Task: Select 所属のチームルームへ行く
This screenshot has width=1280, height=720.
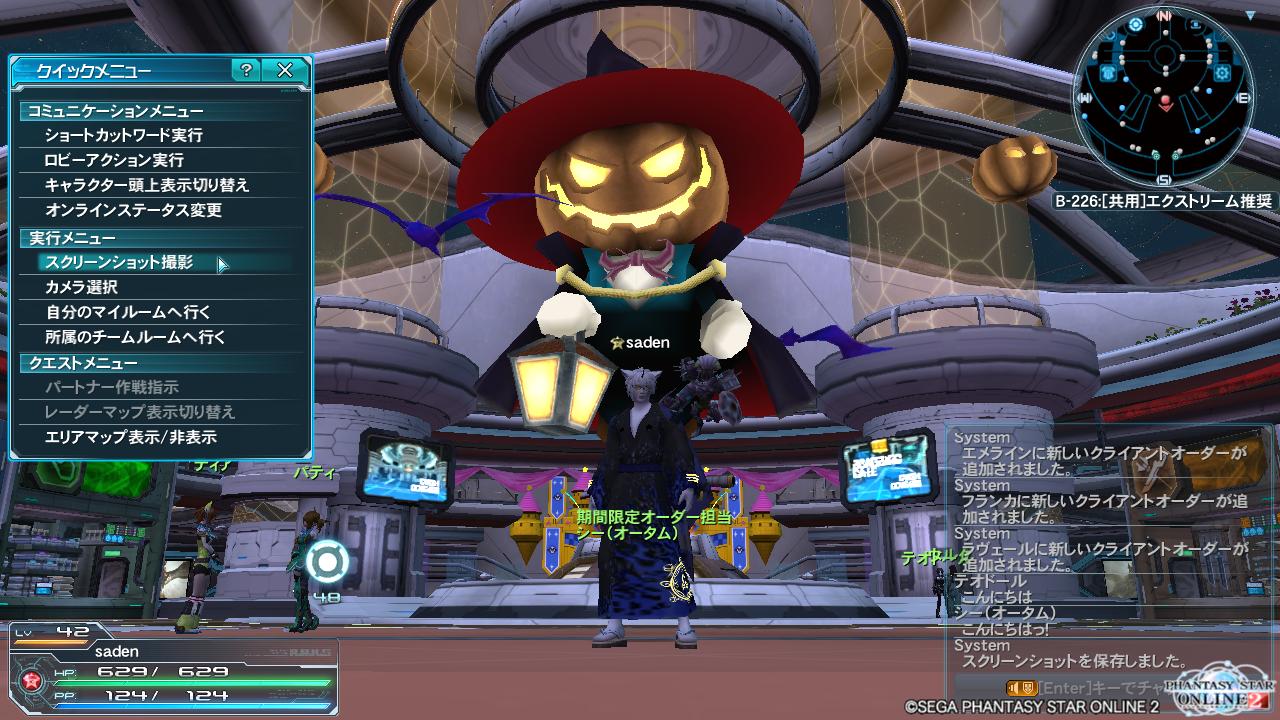Action: tap(135, 338)
